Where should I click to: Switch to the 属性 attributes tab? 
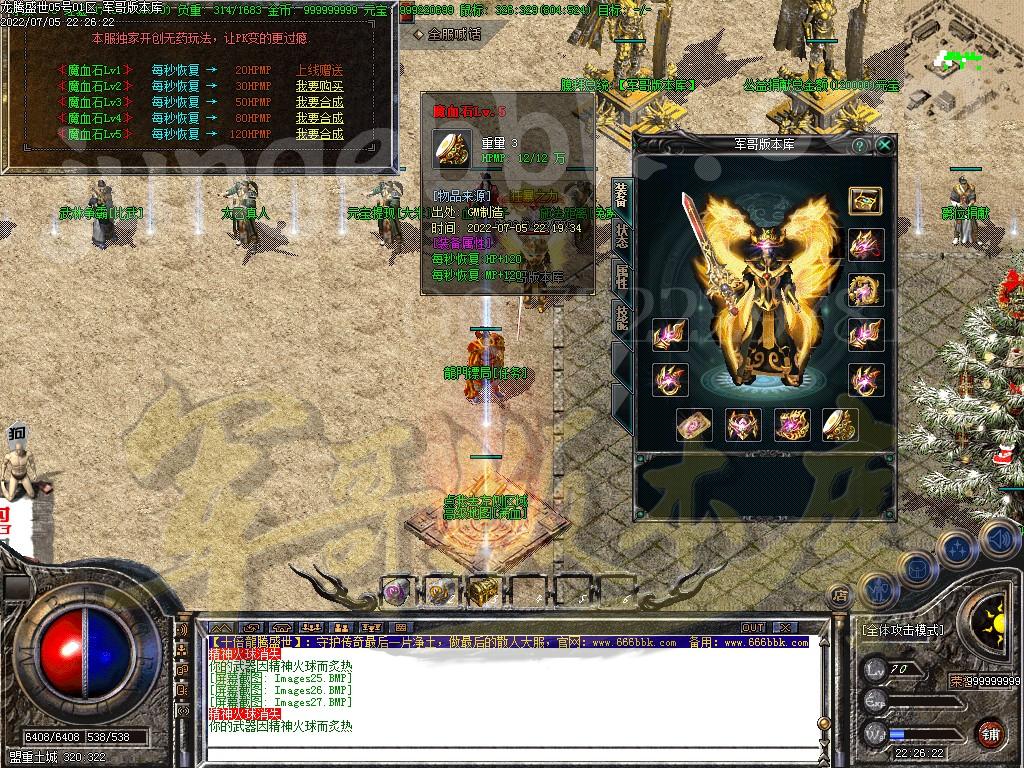pyautogui.click(x=621, y=277)
